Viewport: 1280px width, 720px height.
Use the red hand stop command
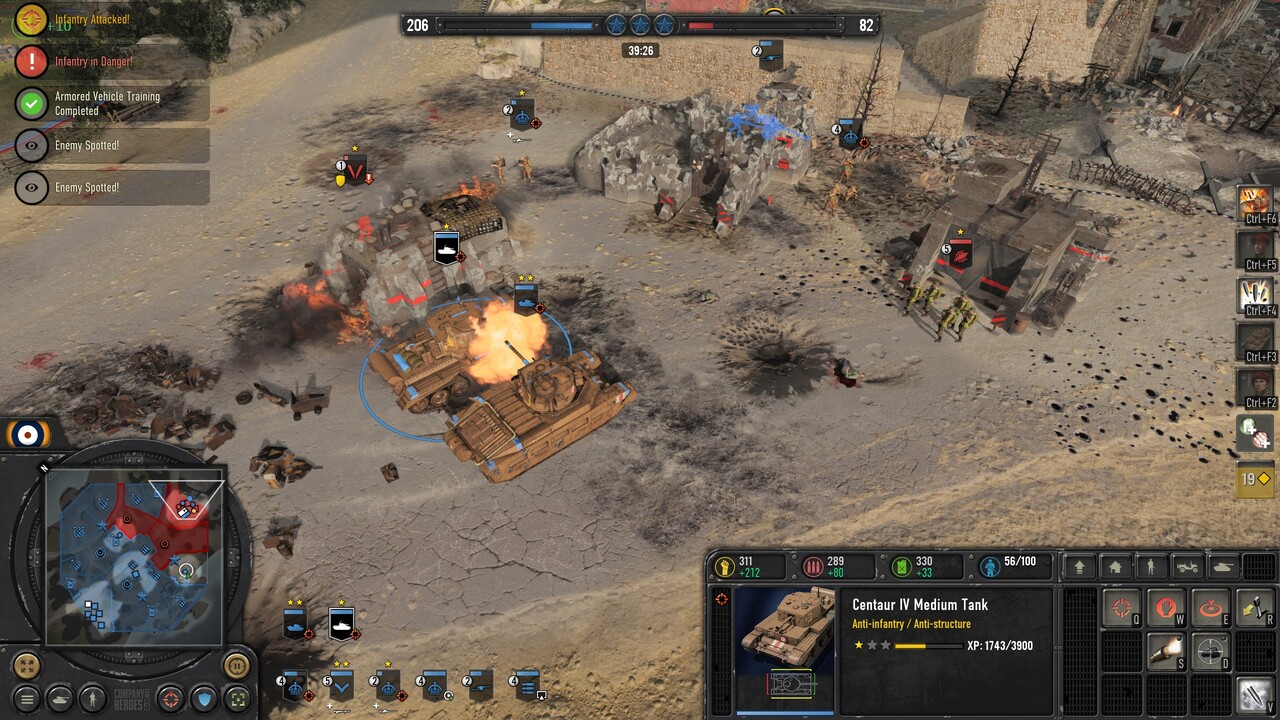1166,607
